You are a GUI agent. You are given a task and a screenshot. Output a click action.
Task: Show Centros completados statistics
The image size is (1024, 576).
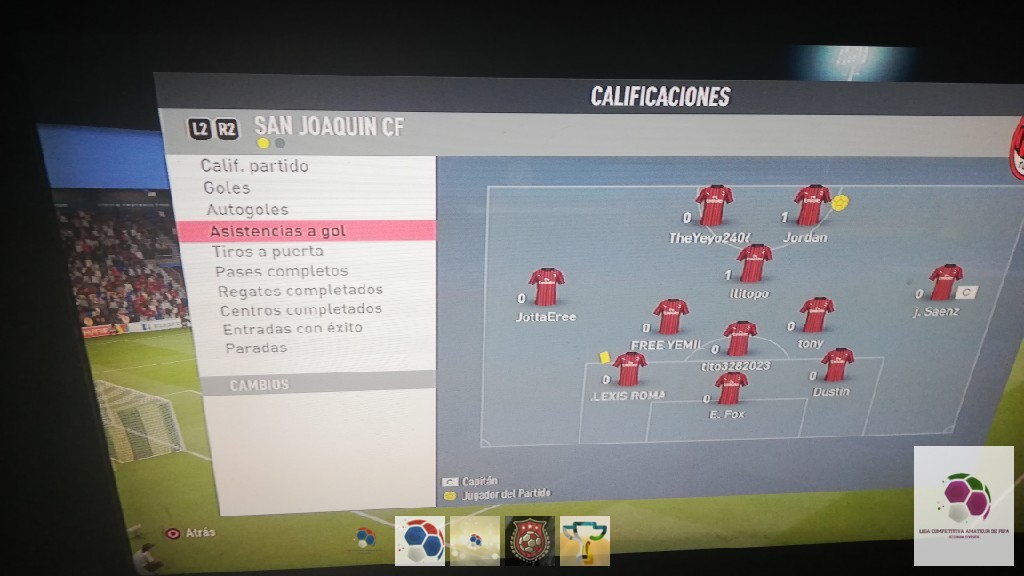pyautogui.click(x=300, y=310)
